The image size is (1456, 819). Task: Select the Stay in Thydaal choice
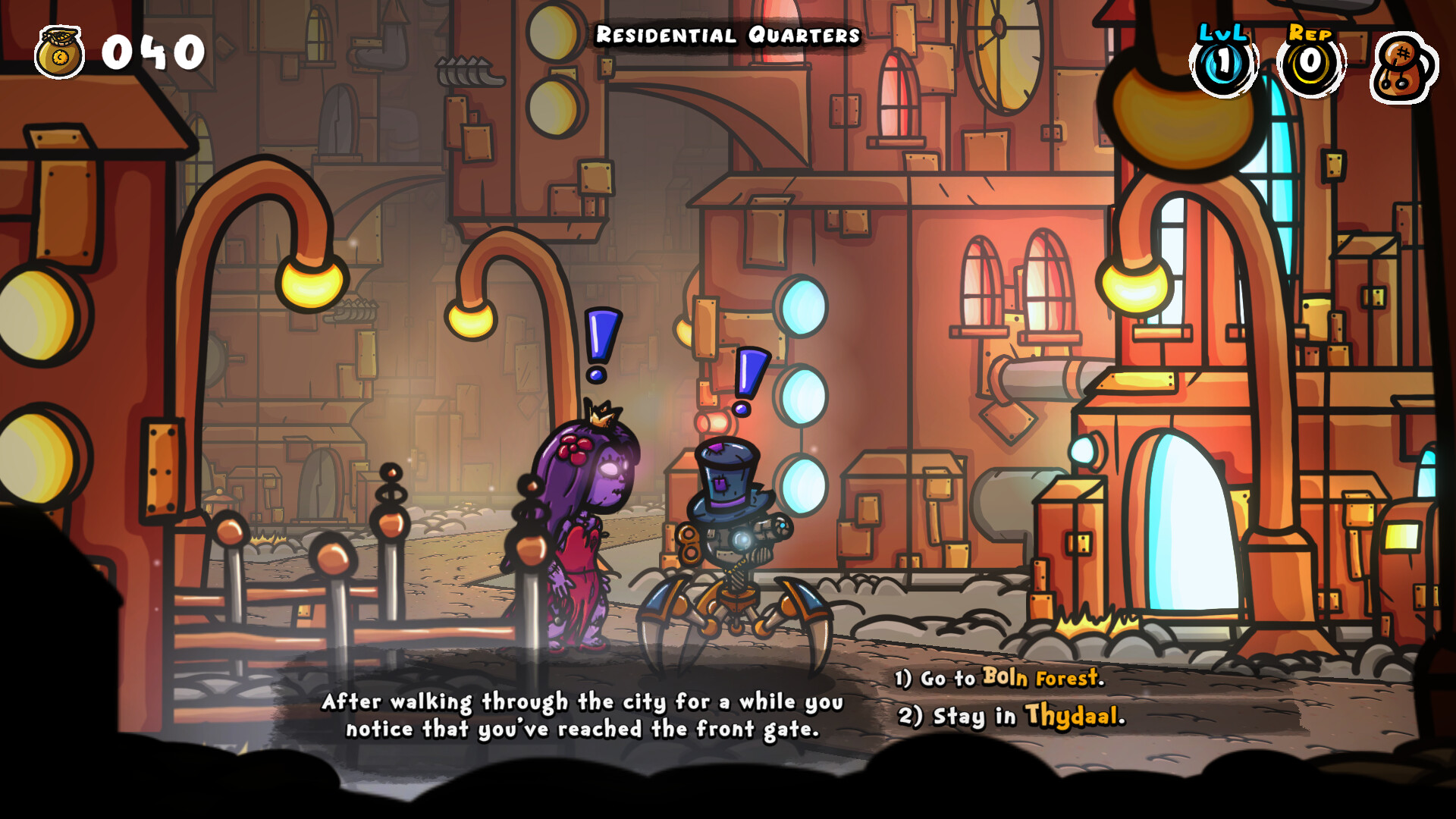1012,716
